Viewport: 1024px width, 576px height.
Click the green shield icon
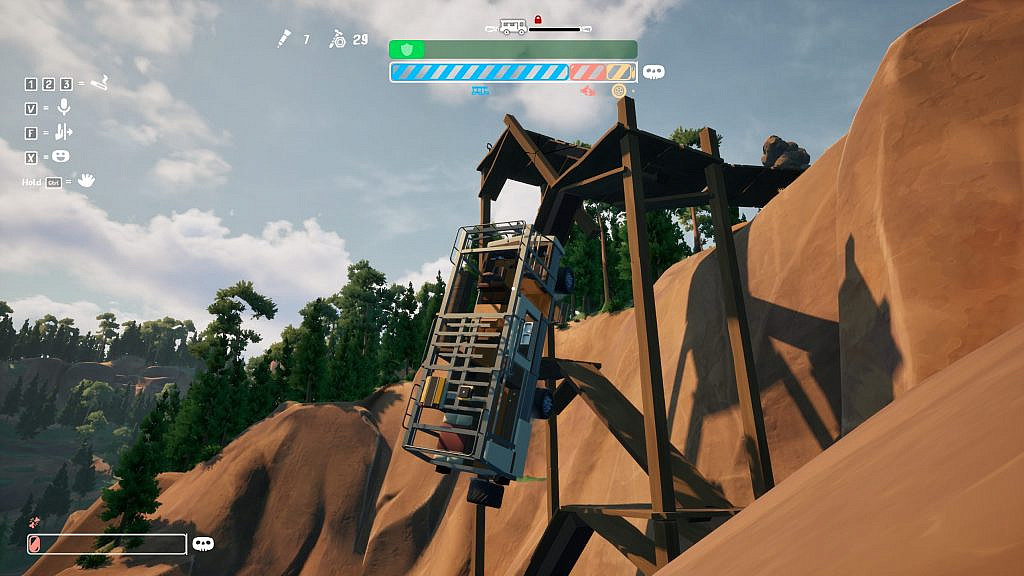tap(406, 49)
